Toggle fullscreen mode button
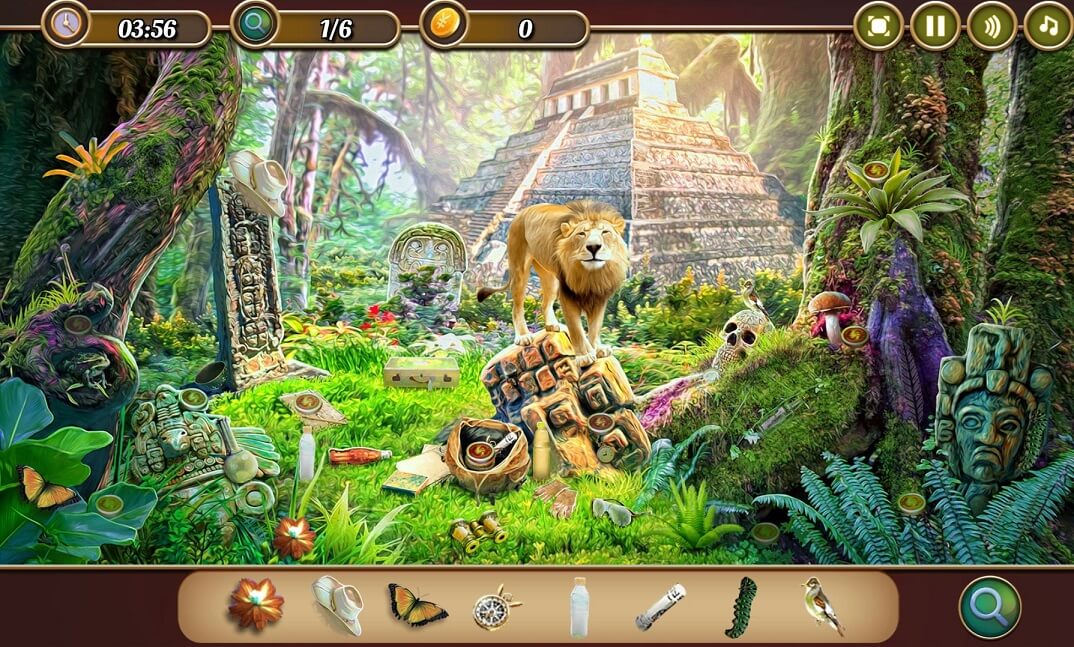The width and height of the screenshot is (1074, 647). [x=878, y=26]
